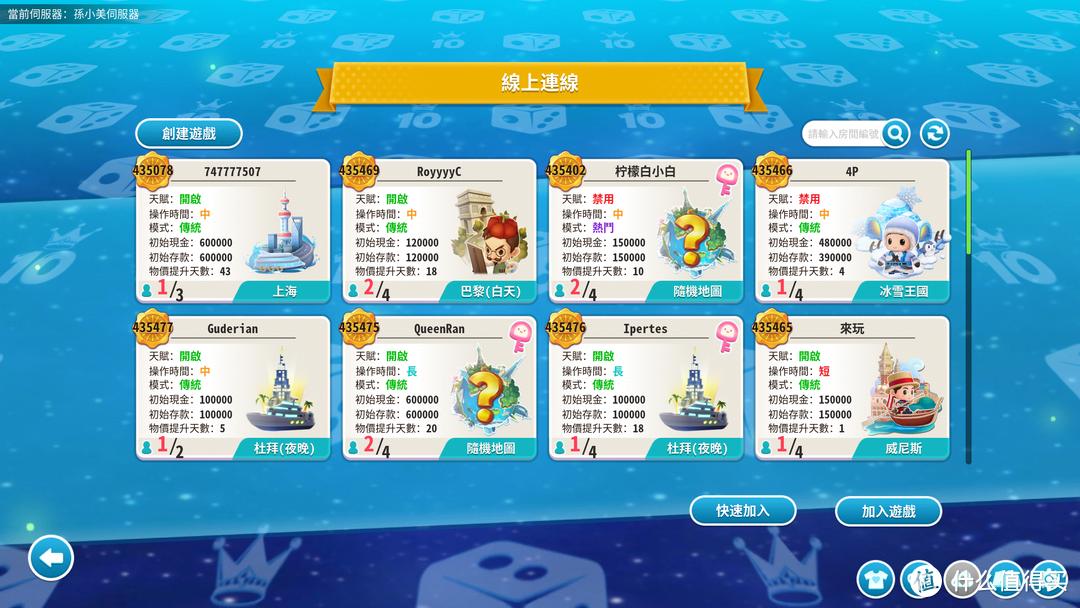
Task: Select room 435078 hosted by 747777507
Action: click(x=232, y=231)
